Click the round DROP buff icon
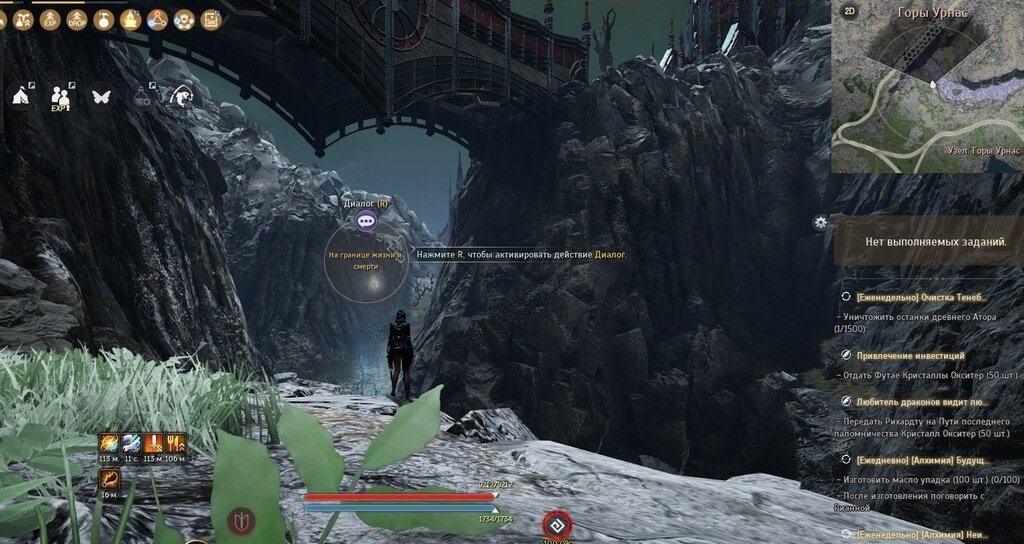The image size is (1024, 544). tap(76, 19)
